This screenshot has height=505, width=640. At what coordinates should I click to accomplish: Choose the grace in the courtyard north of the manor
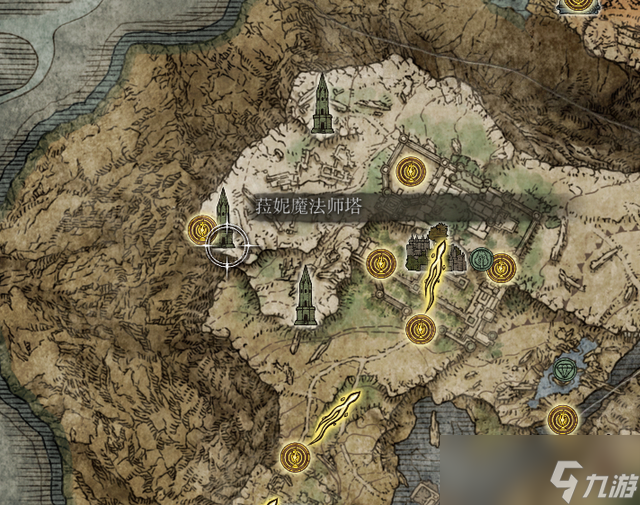(407, 172)
